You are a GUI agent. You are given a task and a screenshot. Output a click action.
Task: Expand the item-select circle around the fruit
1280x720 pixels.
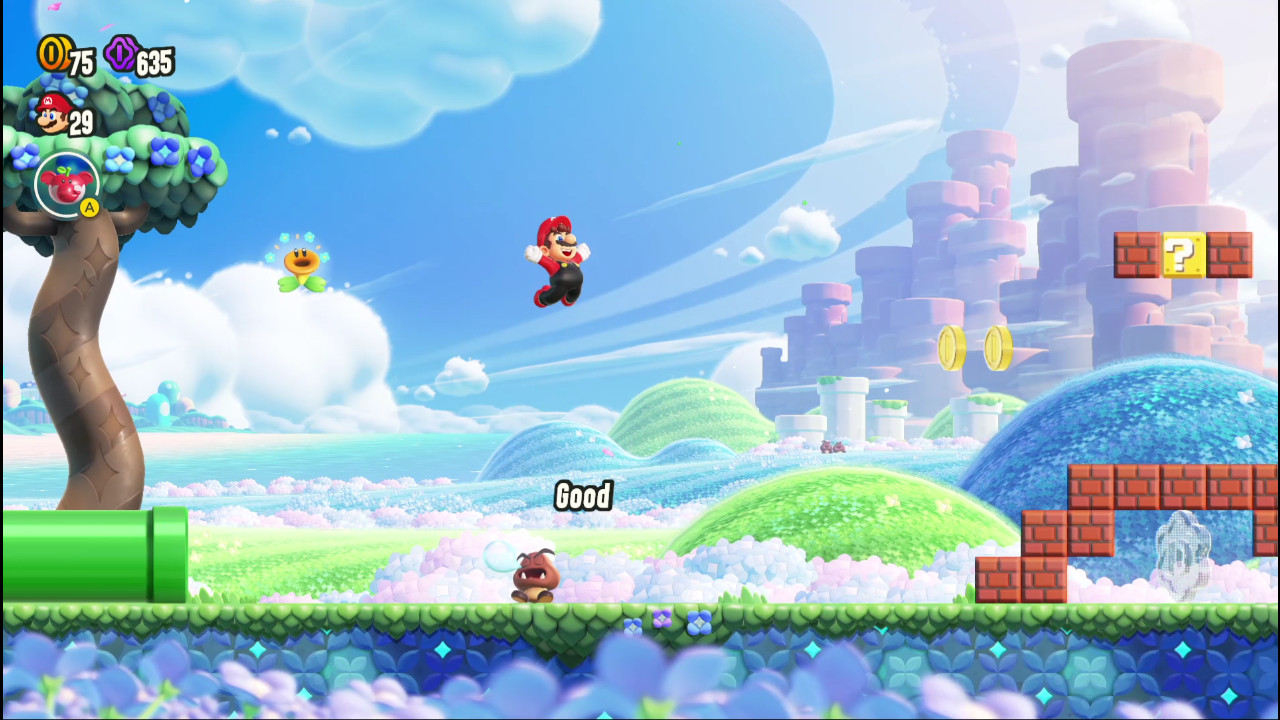[66, 185]
